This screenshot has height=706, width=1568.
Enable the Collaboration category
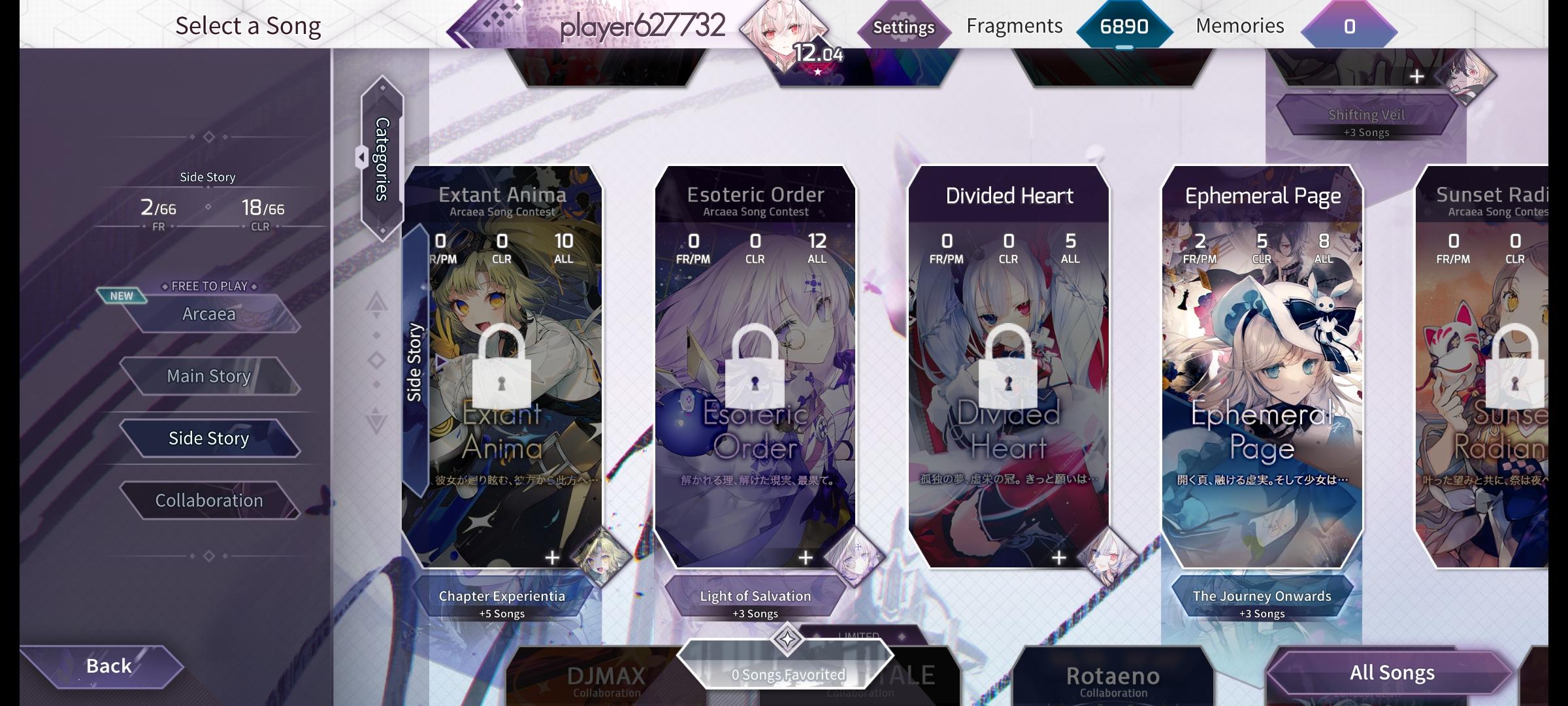click(209, 500)
